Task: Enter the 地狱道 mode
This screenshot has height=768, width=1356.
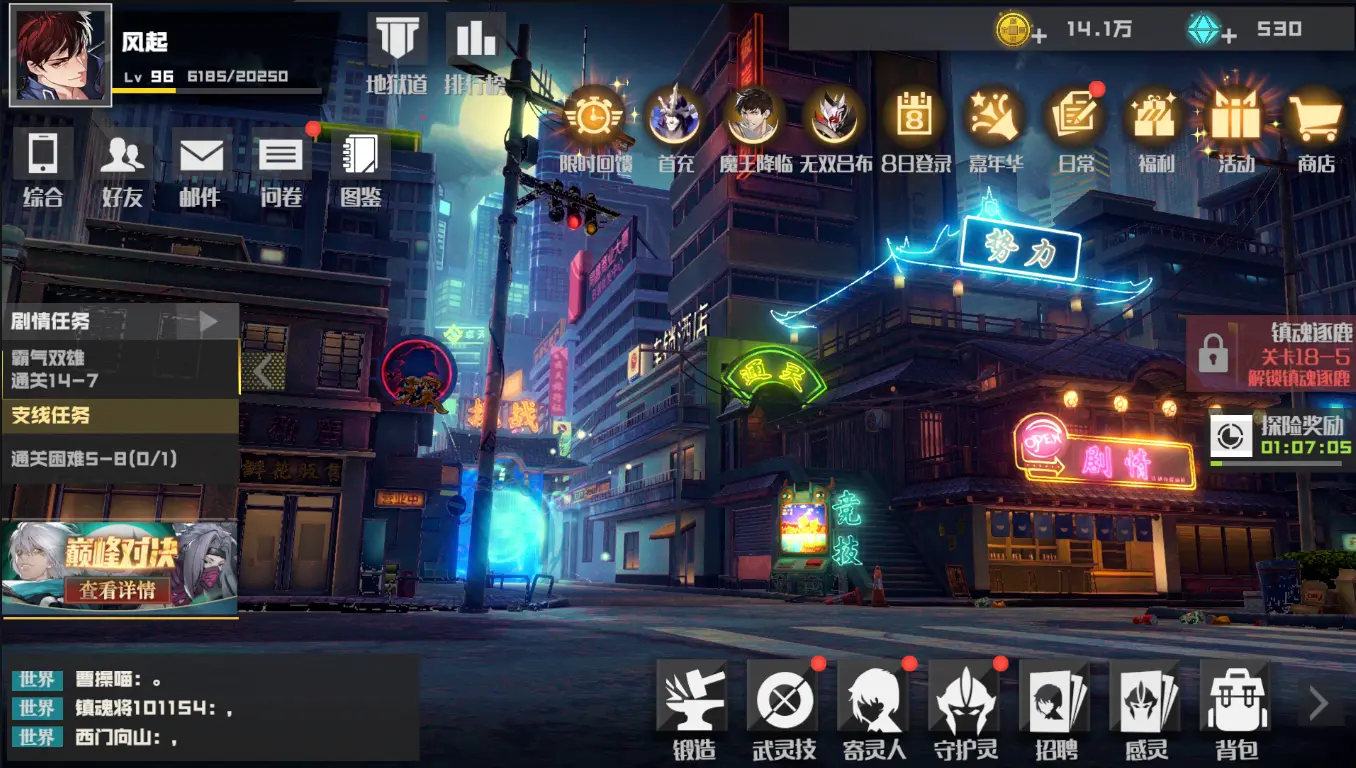Action: click(x=397, y=52)
